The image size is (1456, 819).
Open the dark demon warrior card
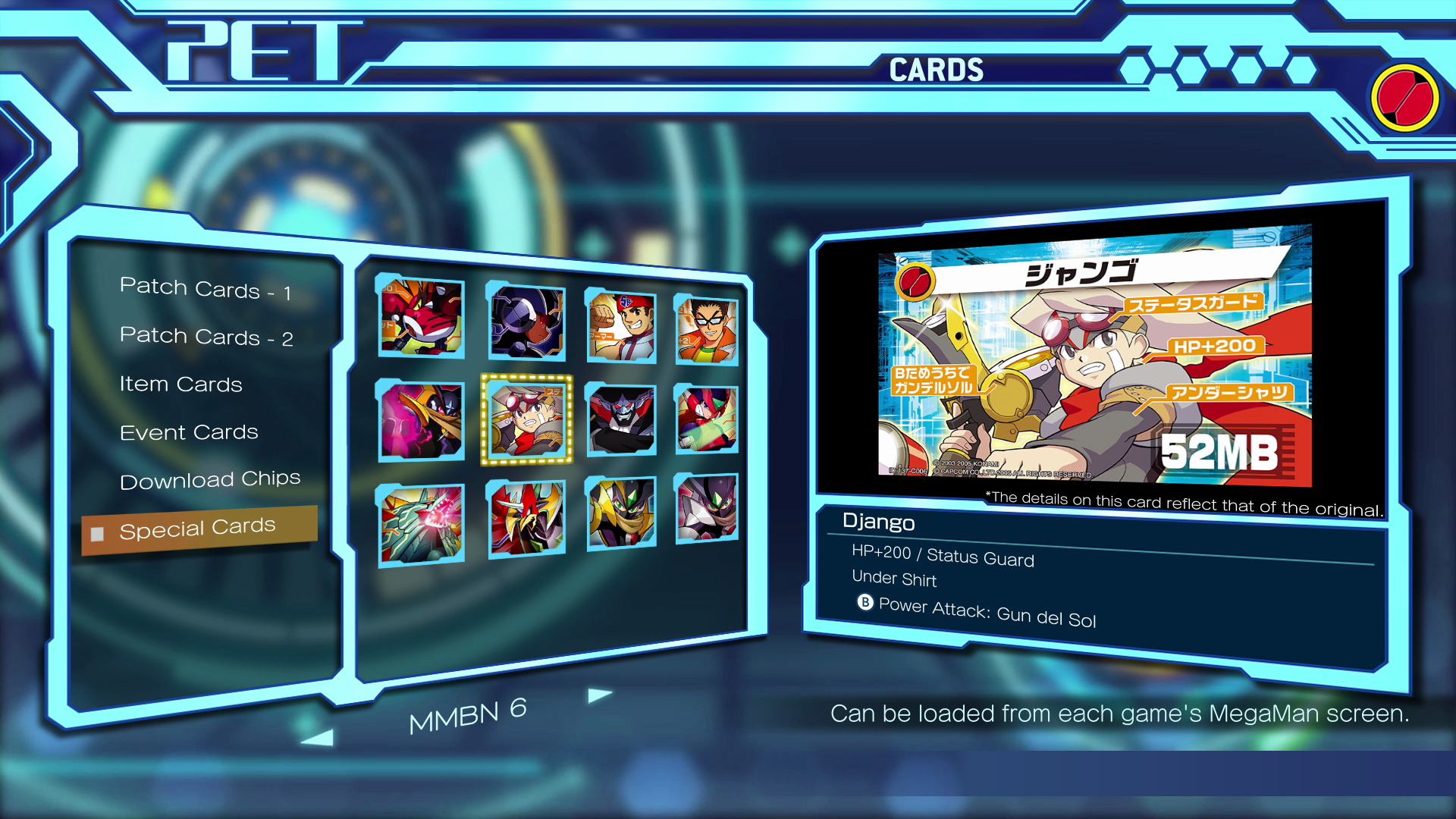[620, 419]
